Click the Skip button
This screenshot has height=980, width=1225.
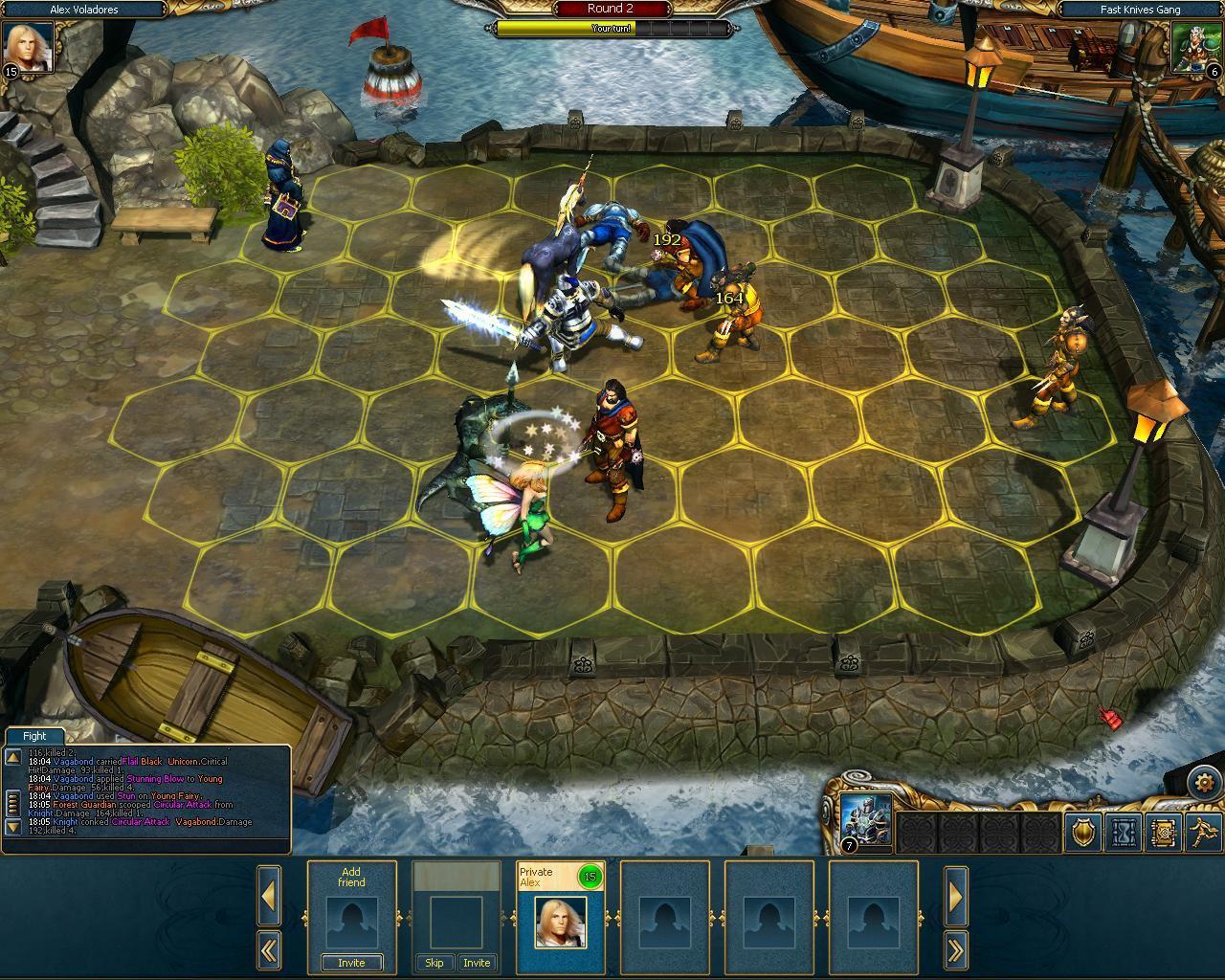[434, 963]
